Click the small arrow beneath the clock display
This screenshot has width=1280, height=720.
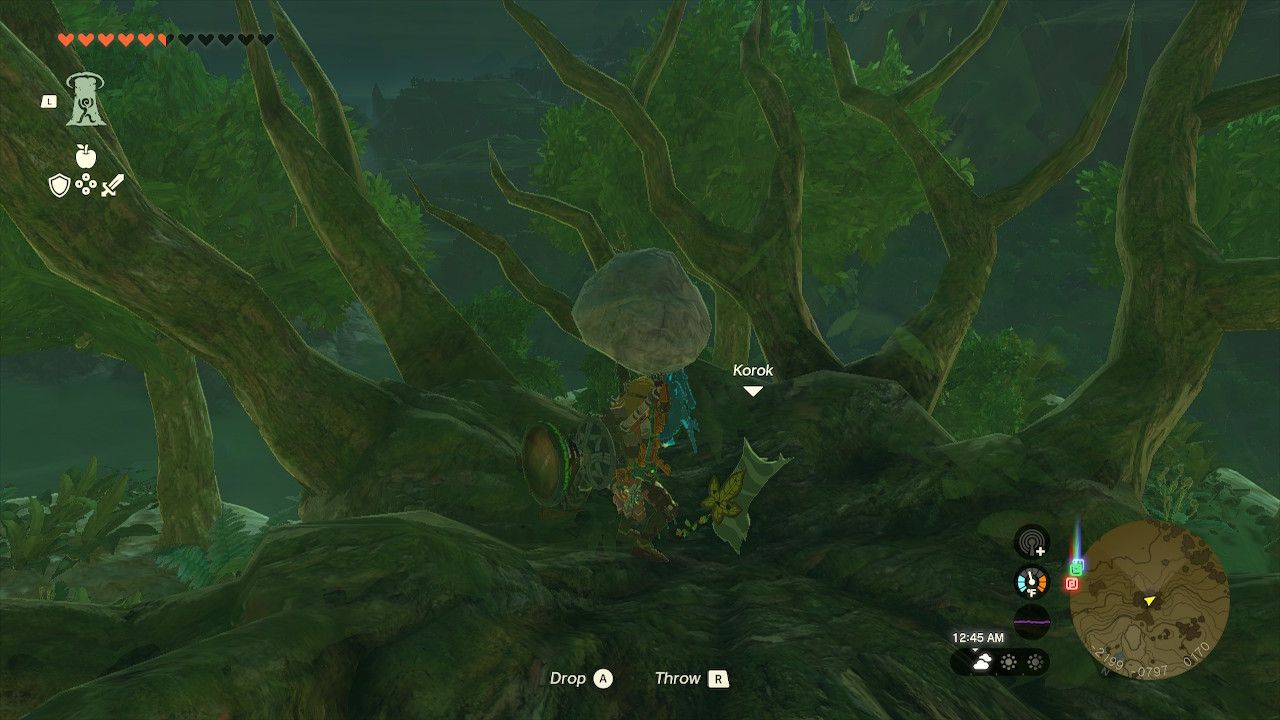[974, 649]
